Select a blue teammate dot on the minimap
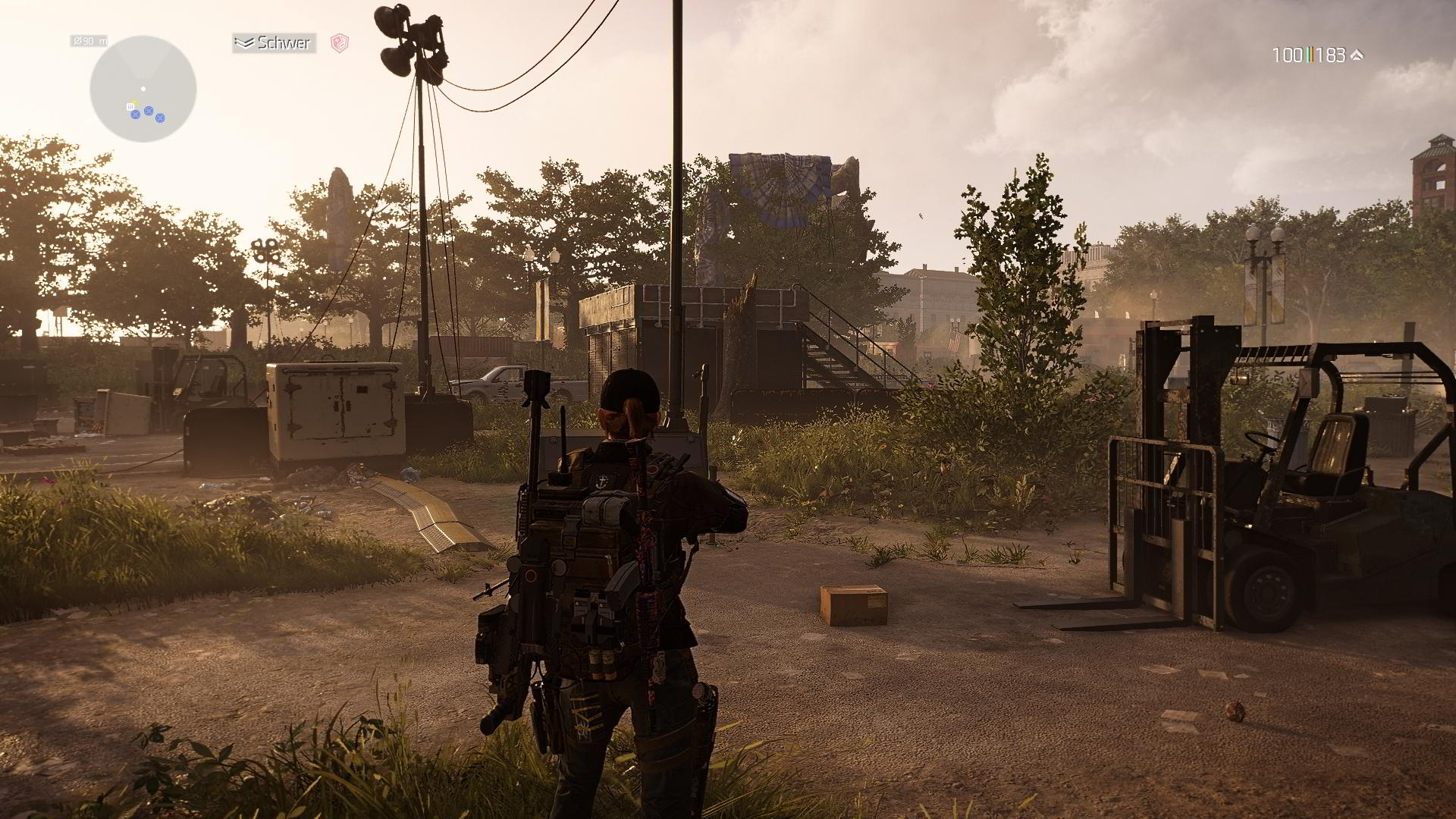Image resolution: width=1456 pixels, height=819 pixels. 149,111
